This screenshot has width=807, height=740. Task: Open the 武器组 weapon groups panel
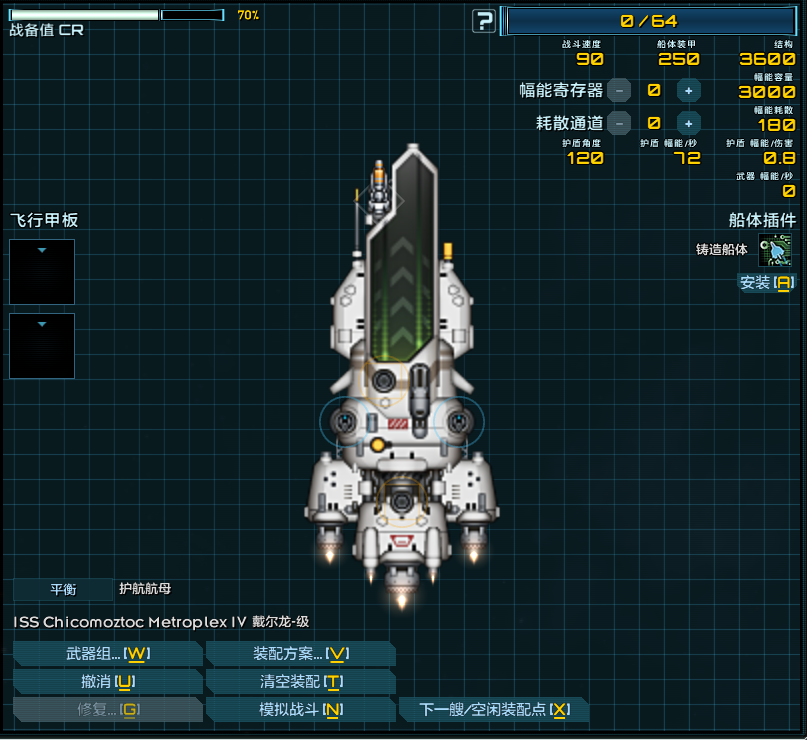click(x=108, y=654)
